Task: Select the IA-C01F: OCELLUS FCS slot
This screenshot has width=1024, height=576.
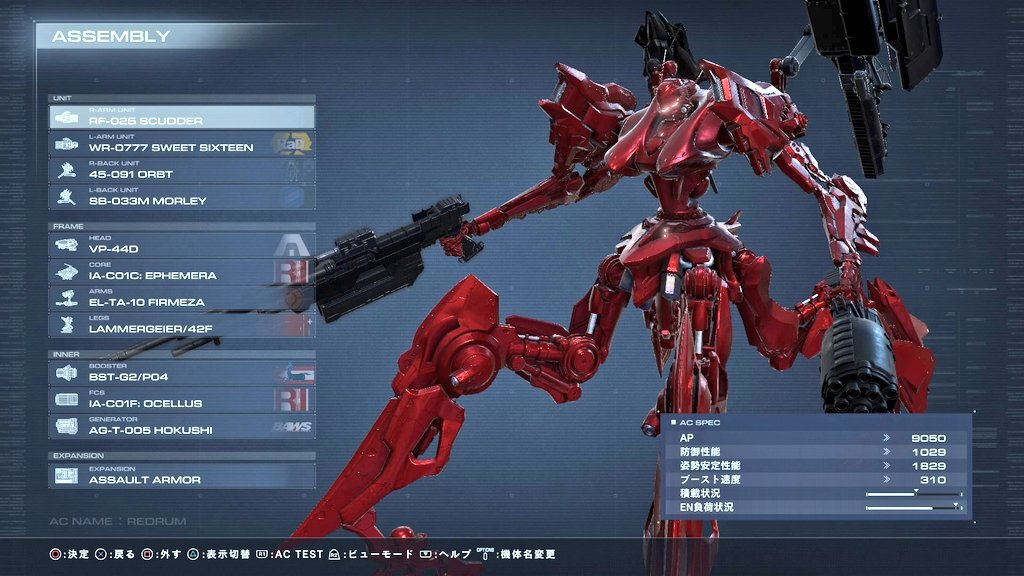Action: pos(181,400)
